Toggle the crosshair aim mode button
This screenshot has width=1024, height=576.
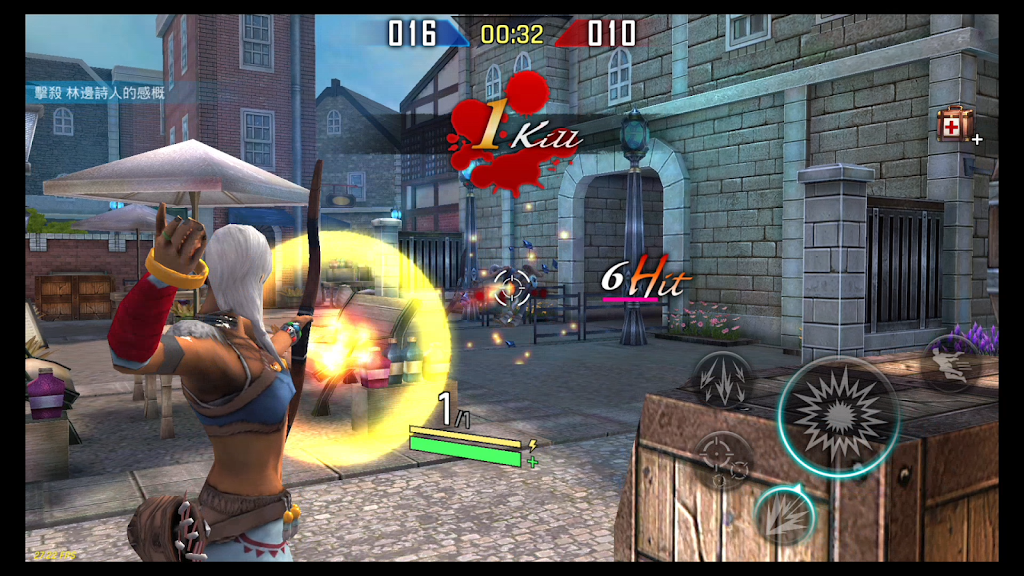coord(722,460)
